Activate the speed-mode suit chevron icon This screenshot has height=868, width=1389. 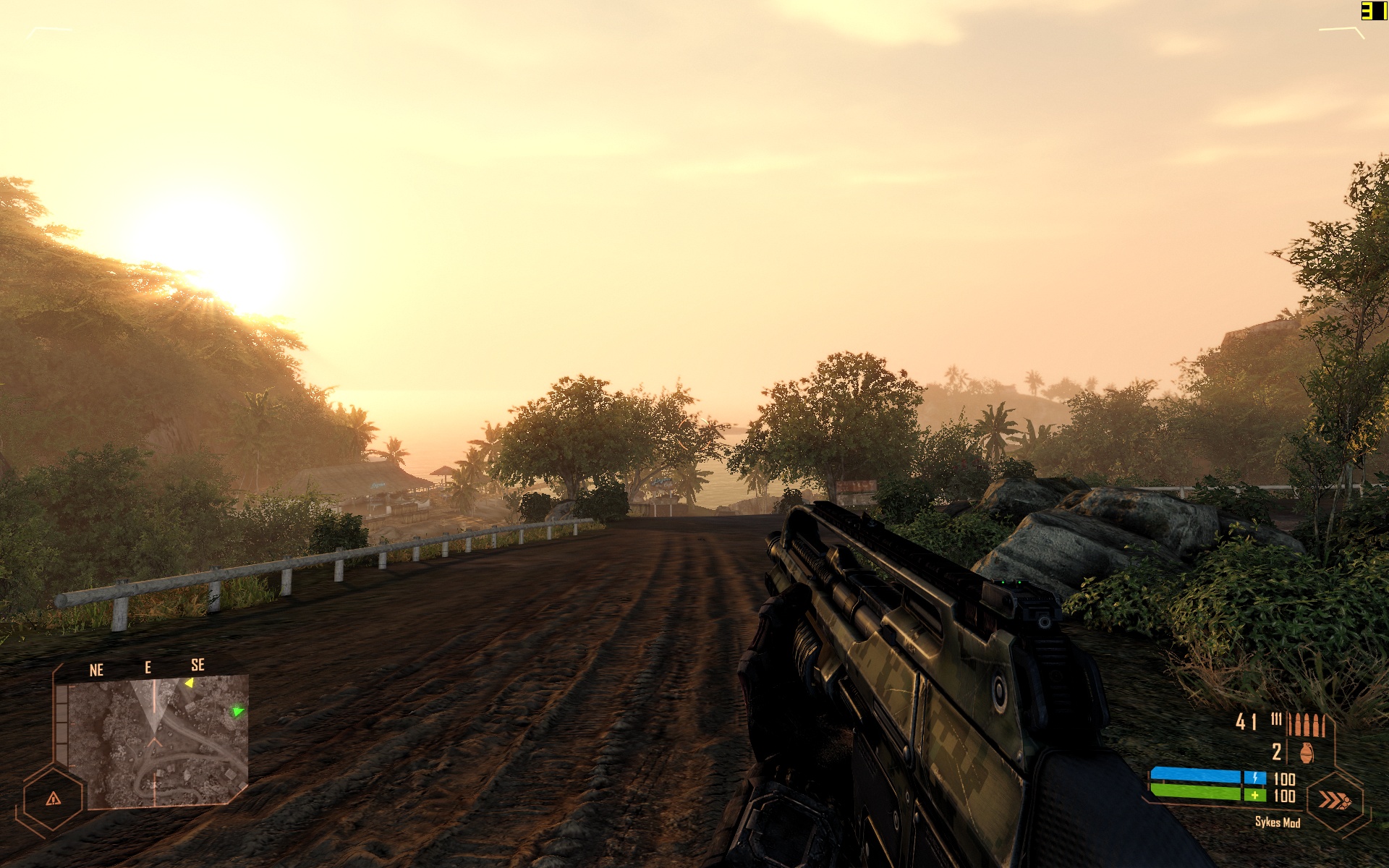(x=1334, y=800)
